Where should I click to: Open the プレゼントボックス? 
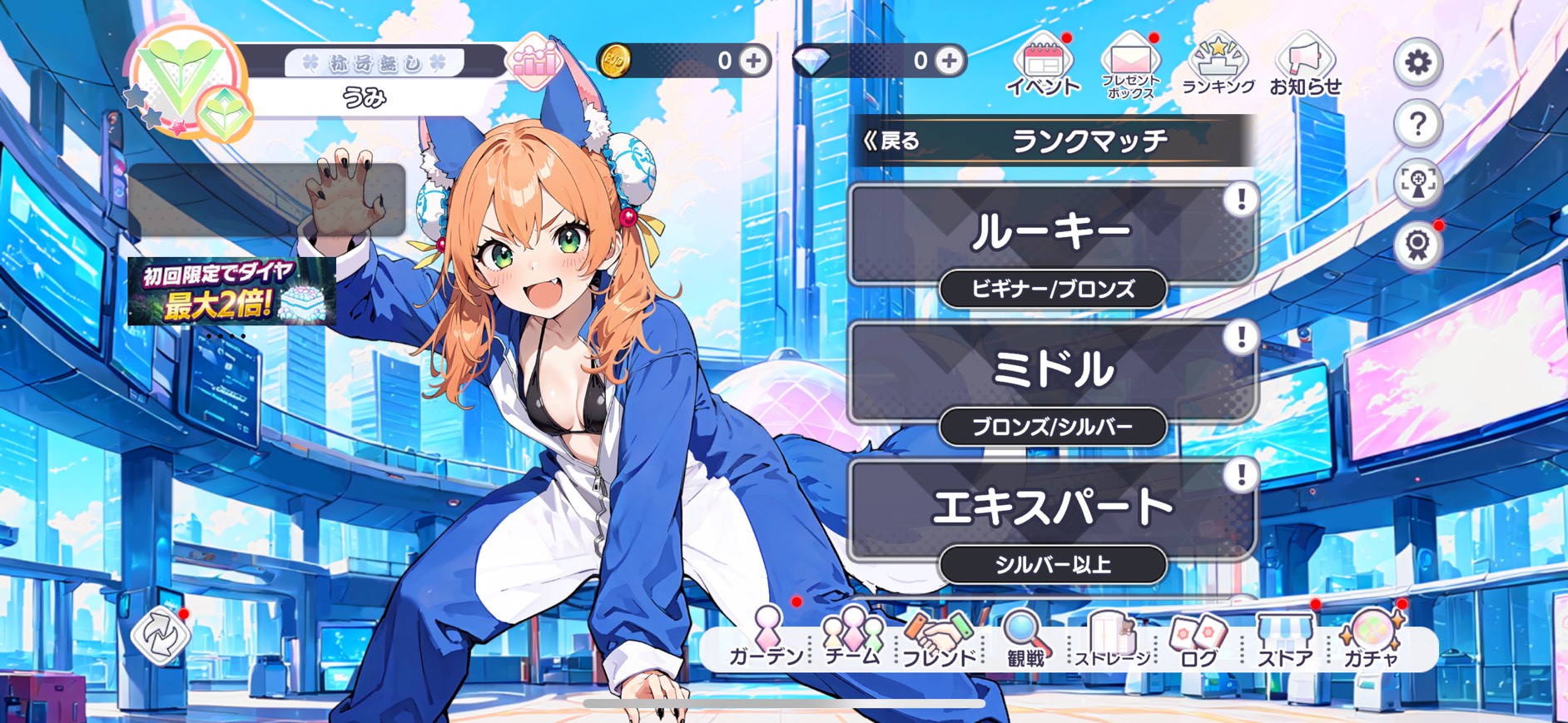point(1129,67)
